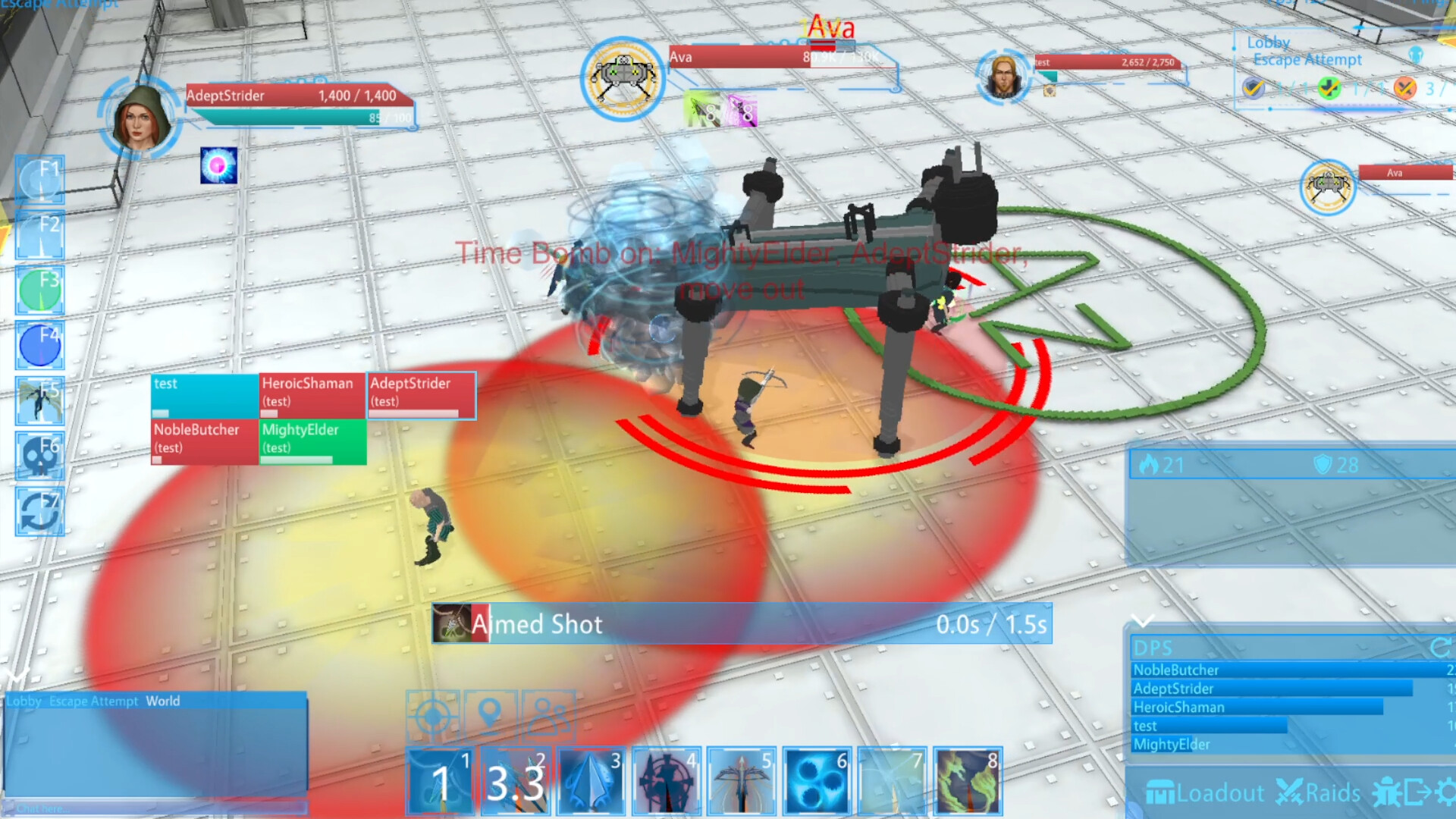Open the settings gear at bottom right
This screenshot has height=819, width=1456.
pos(1447,792)
